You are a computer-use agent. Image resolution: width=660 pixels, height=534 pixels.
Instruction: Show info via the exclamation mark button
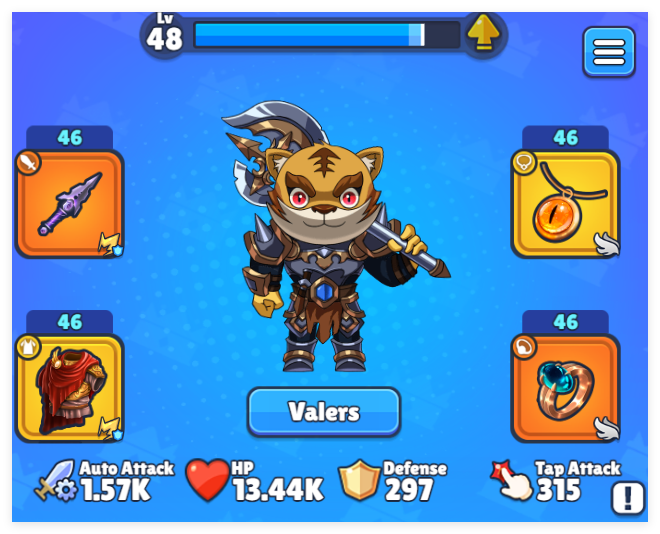pos(628,497)
